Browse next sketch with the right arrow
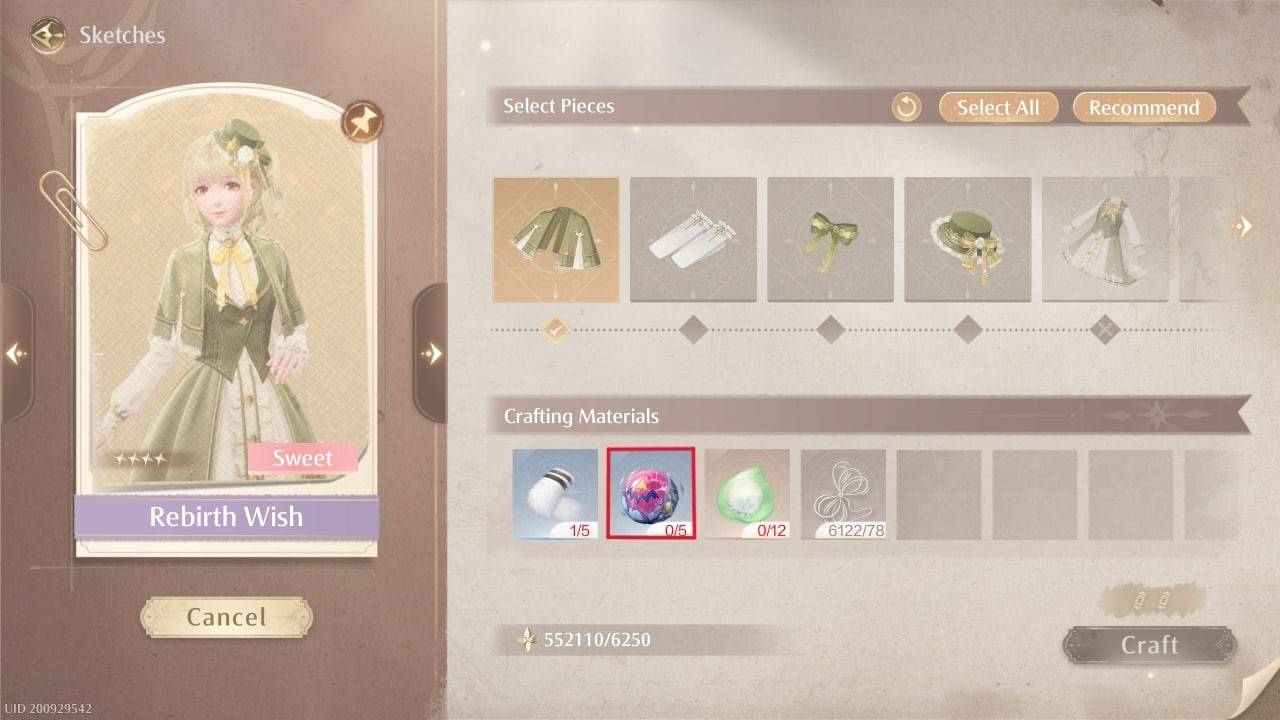 [x=434, y=354]
